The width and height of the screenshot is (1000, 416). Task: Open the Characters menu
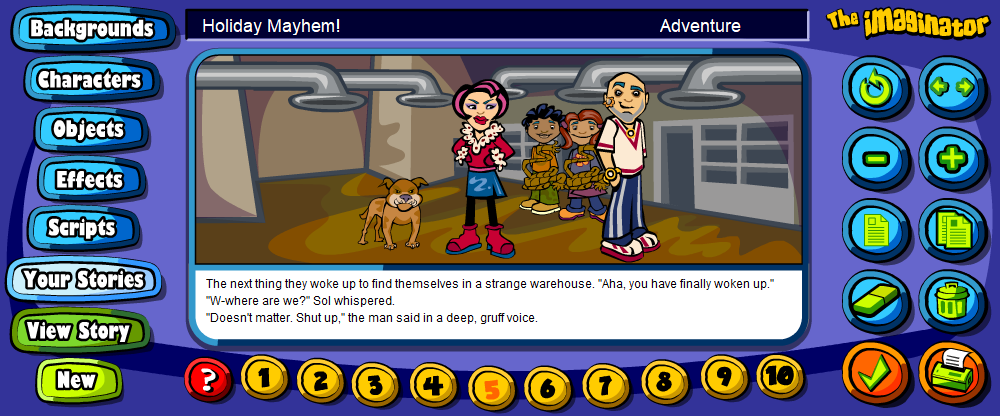coord(88,79)
